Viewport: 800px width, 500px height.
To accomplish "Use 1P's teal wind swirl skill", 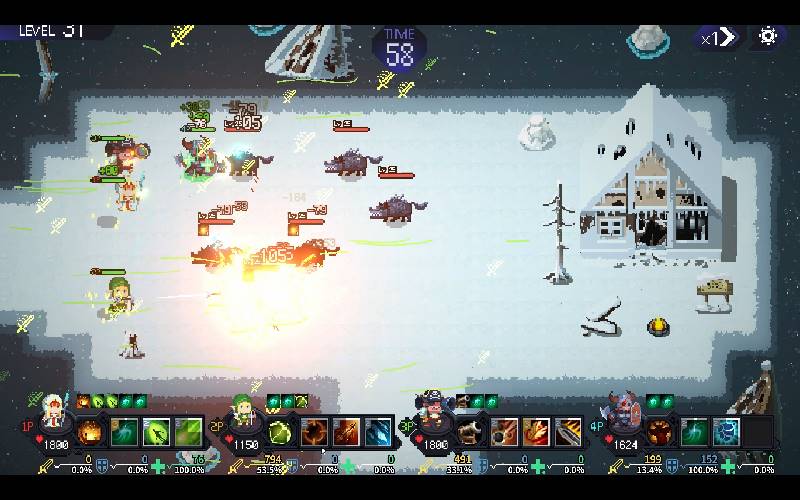I will click(x=125, y=433).
